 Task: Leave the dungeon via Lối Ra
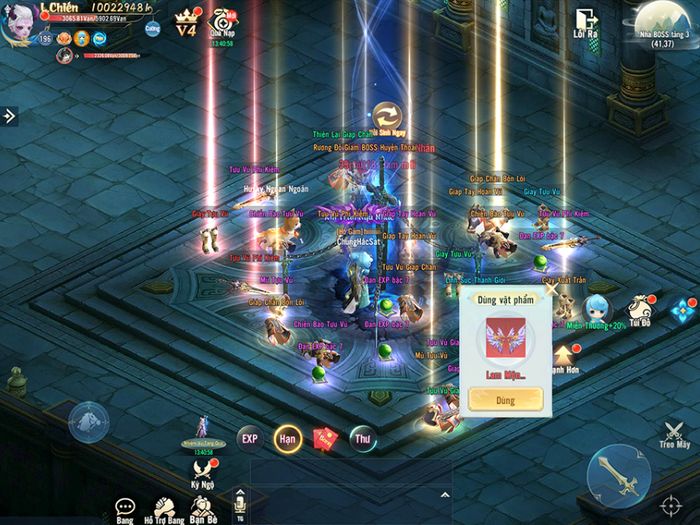[585, 23]
